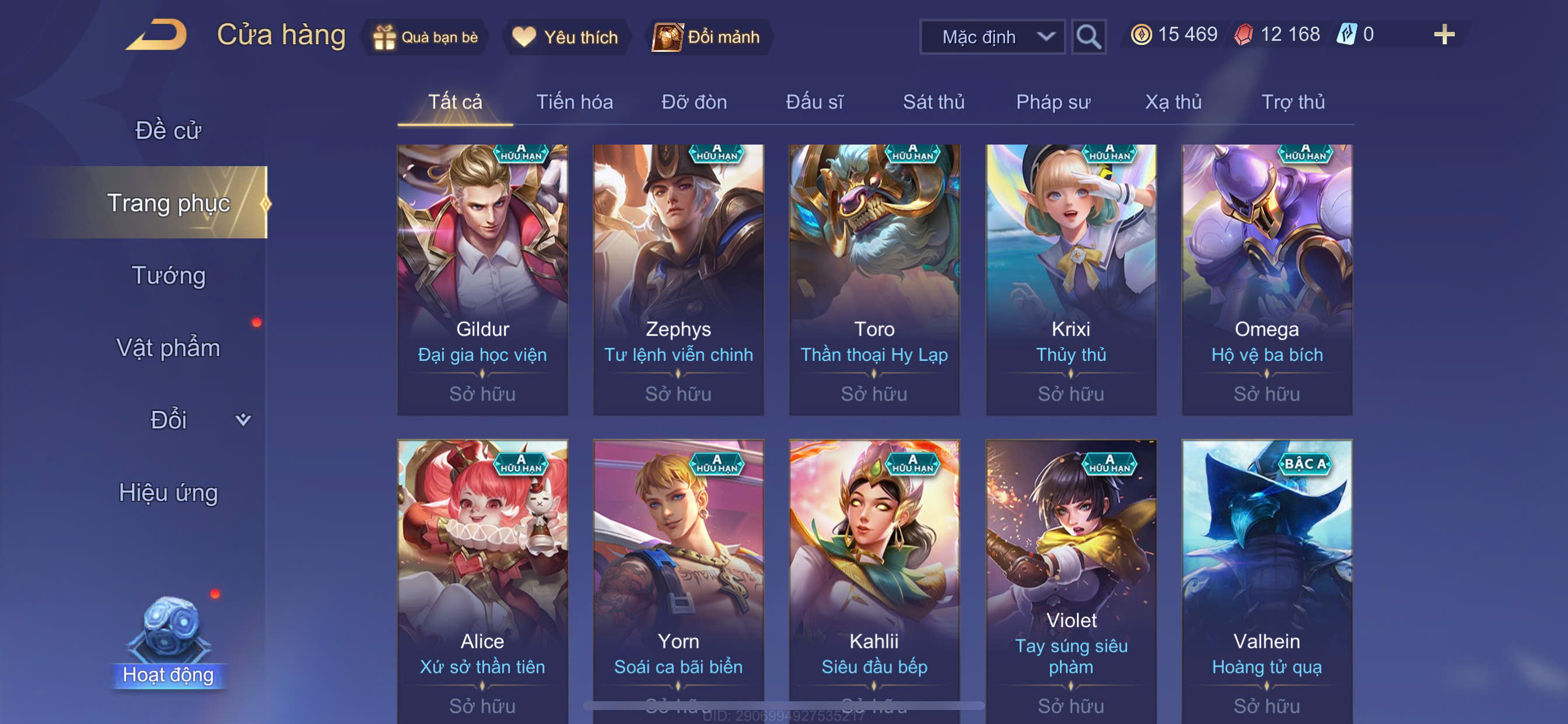Click the magnifying glass search button
Screen dimensions: 1568x724
pos(1088,37)
